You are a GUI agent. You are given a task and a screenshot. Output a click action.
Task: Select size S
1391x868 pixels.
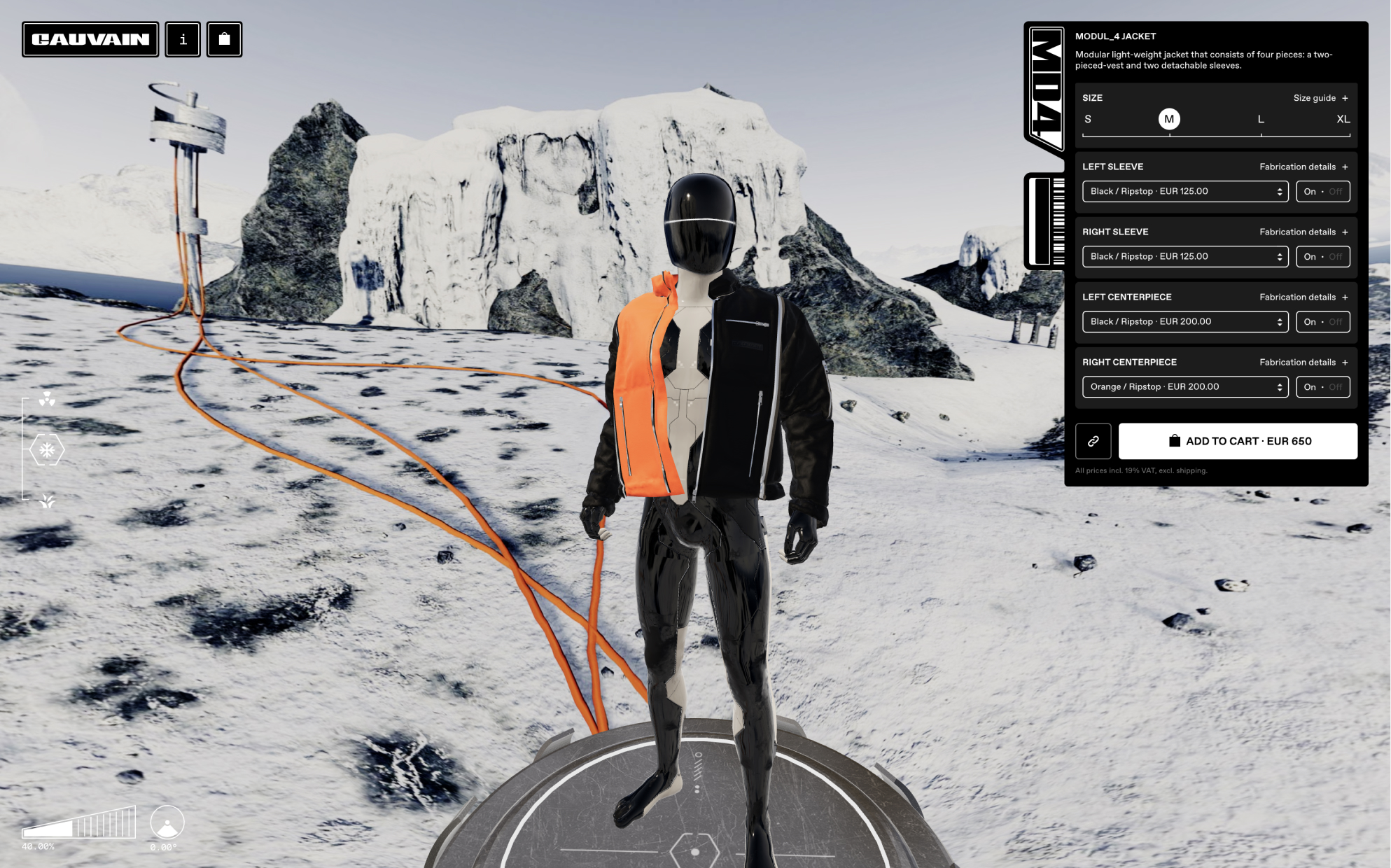point(1088,119)
